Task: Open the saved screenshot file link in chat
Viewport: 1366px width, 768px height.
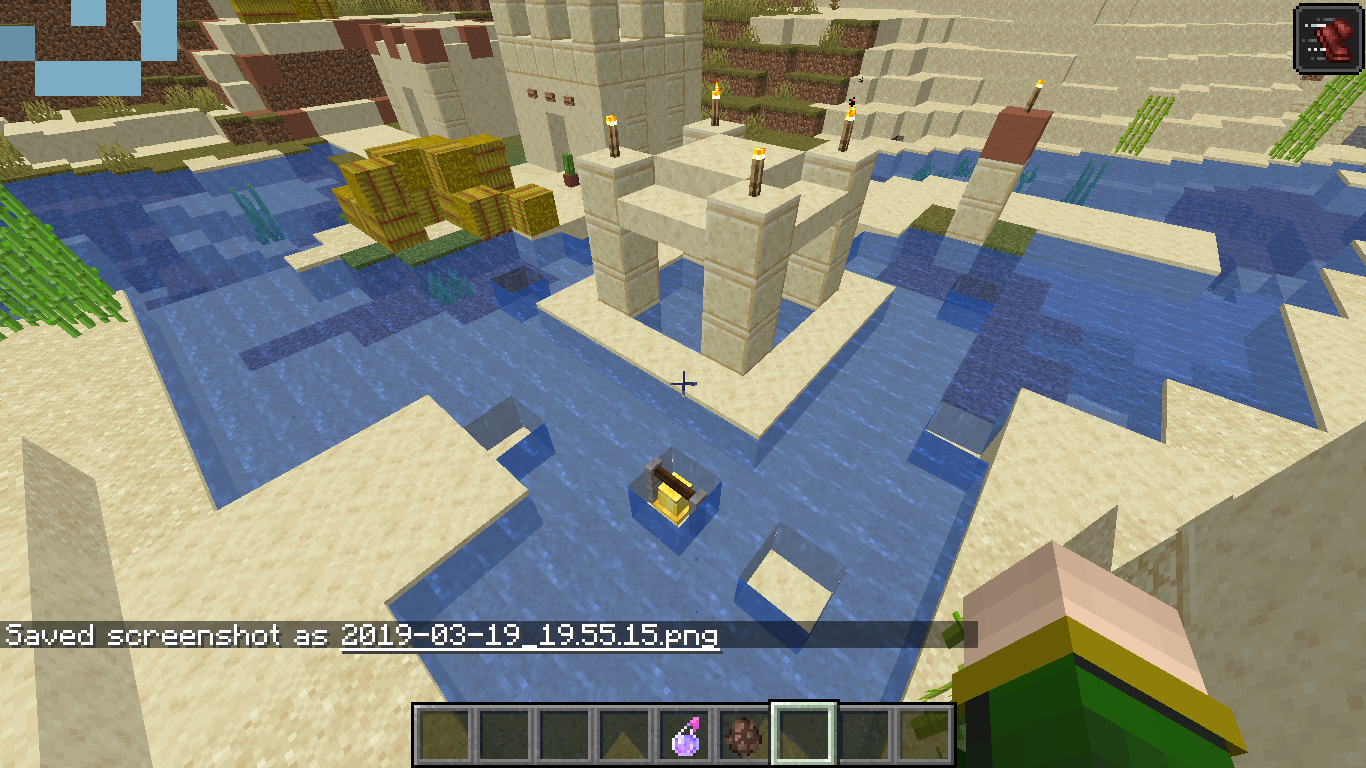Action: click(530, 635)
